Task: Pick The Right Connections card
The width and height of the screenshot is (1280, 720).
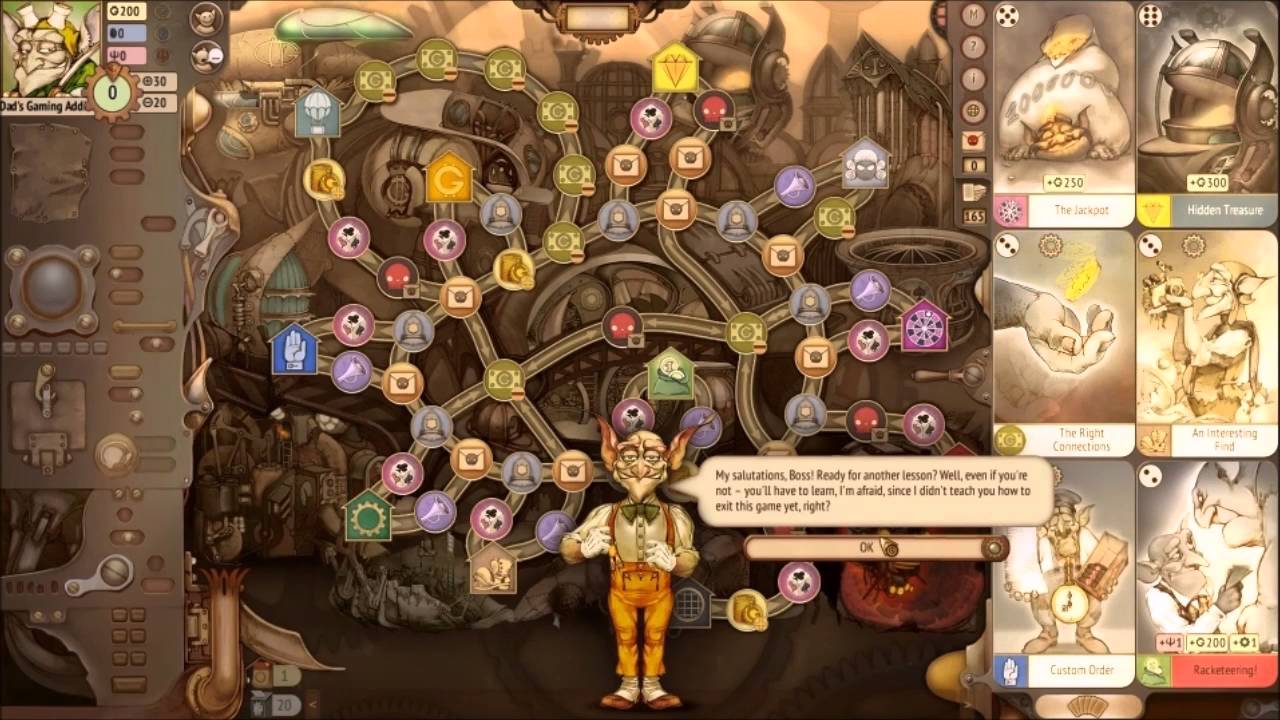Action: tap(1064, 342)
